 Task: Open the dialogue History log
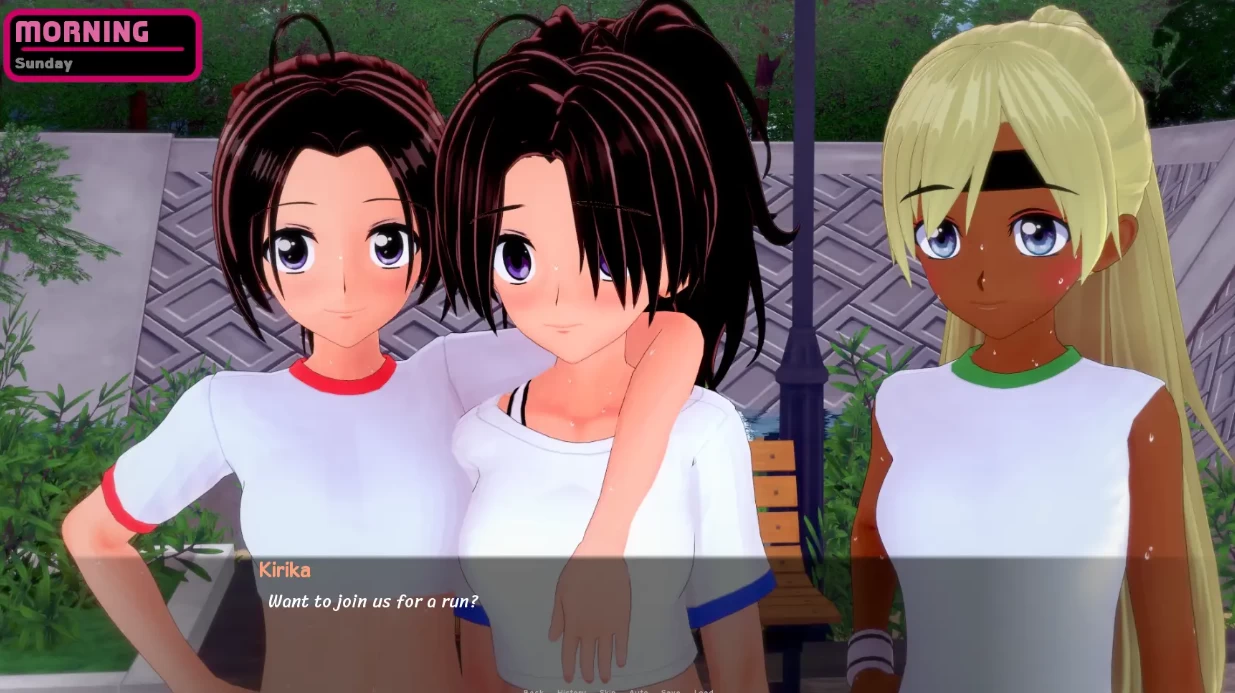571,691
